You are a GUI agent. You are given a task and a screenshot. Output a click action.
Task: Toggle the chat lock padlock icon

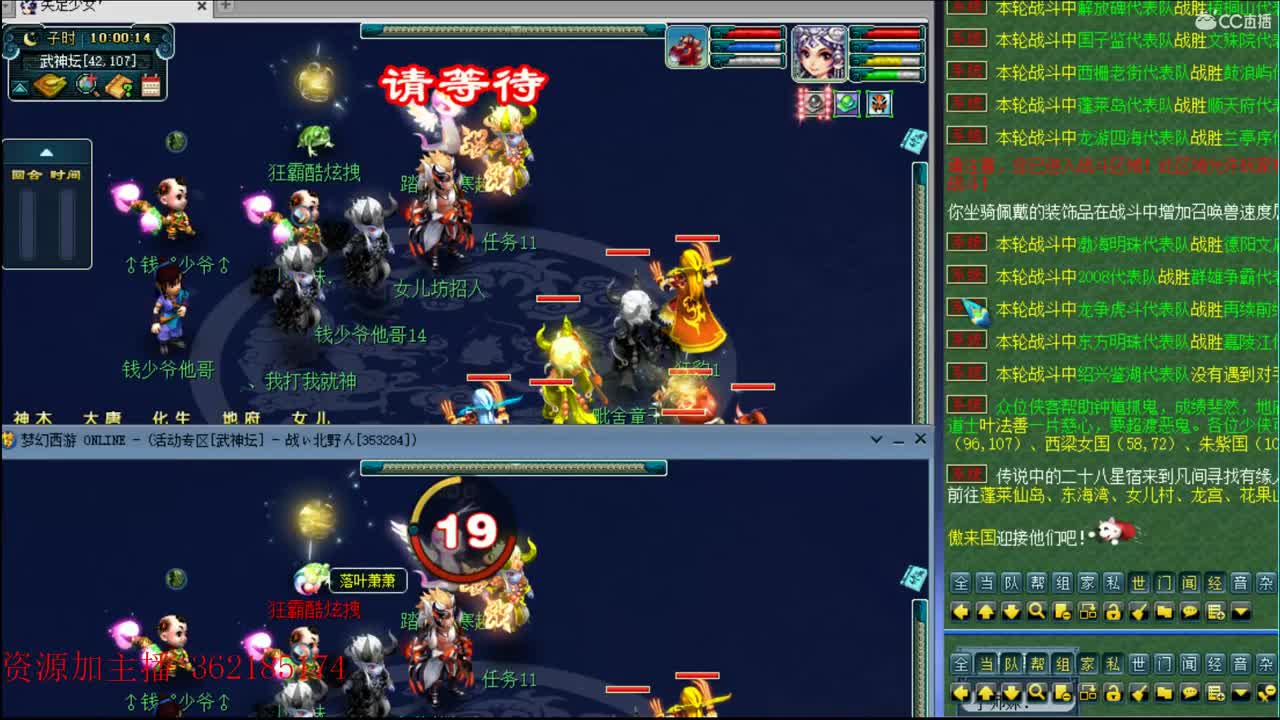click(x=1113, y=610)
